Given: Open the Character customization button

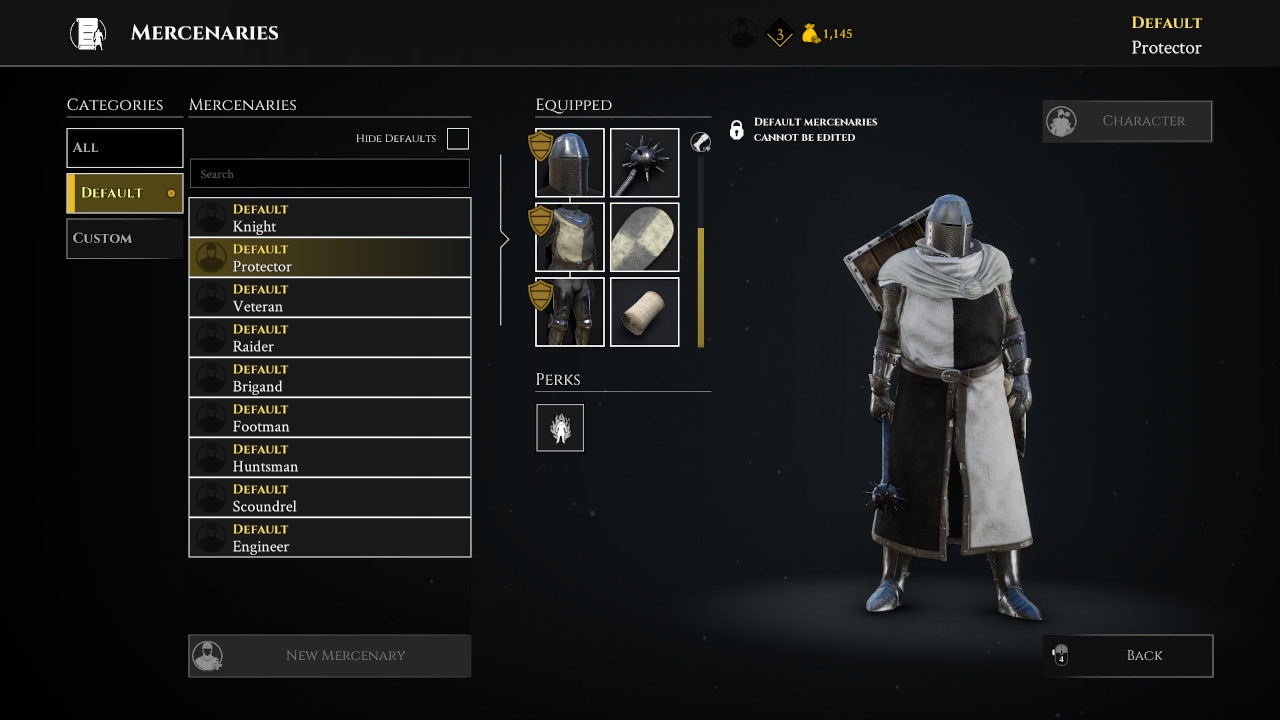Looking at the screenshot, I should click(1127, 121).
